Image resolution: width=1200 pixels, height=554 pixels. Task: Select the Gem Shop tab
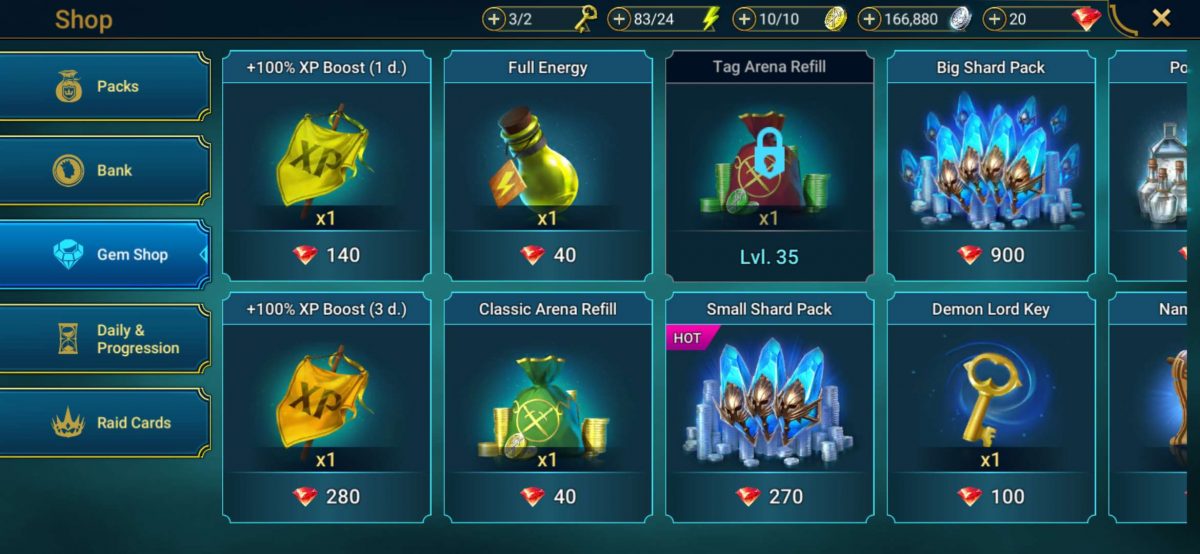pyautogui.click(x=105, y=255)
